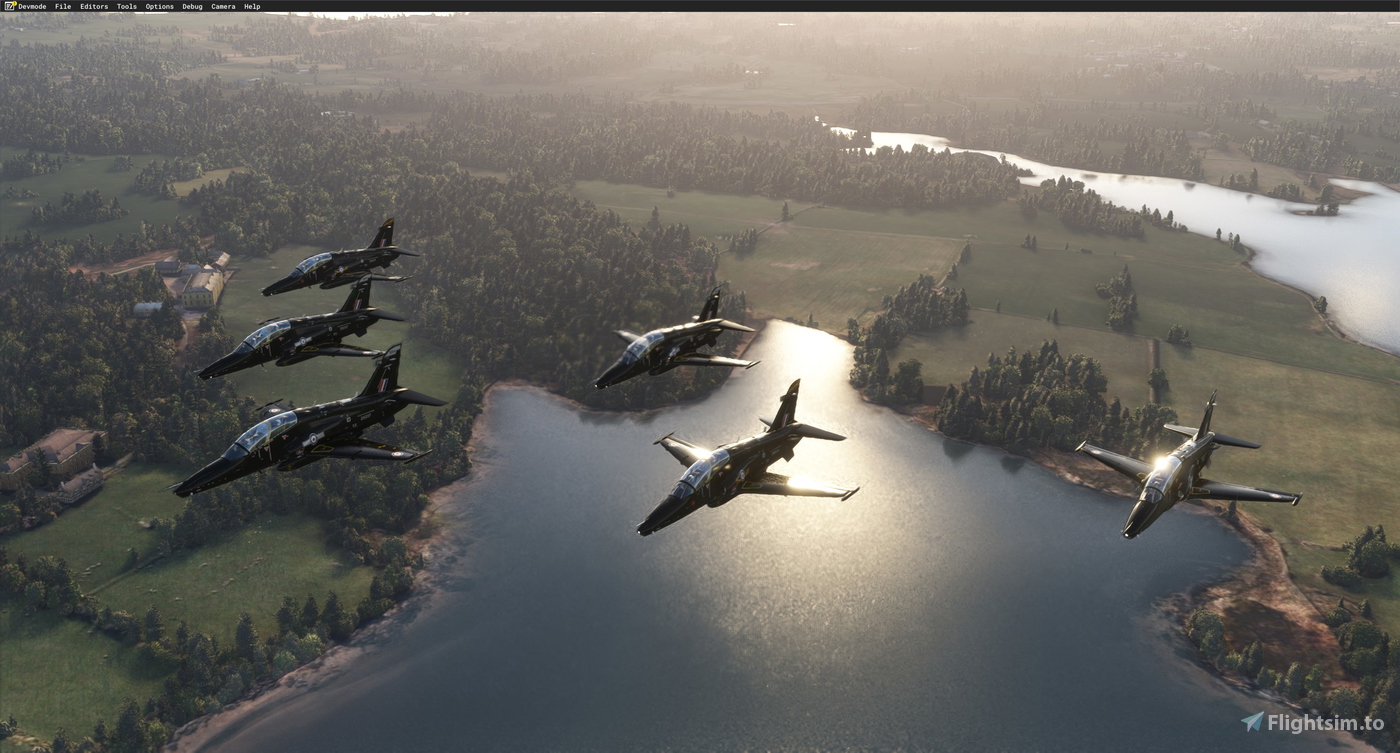The width and height of the screenshot is (1400, 753).
Task: Open the Debug menu
Action: (190, 6)
